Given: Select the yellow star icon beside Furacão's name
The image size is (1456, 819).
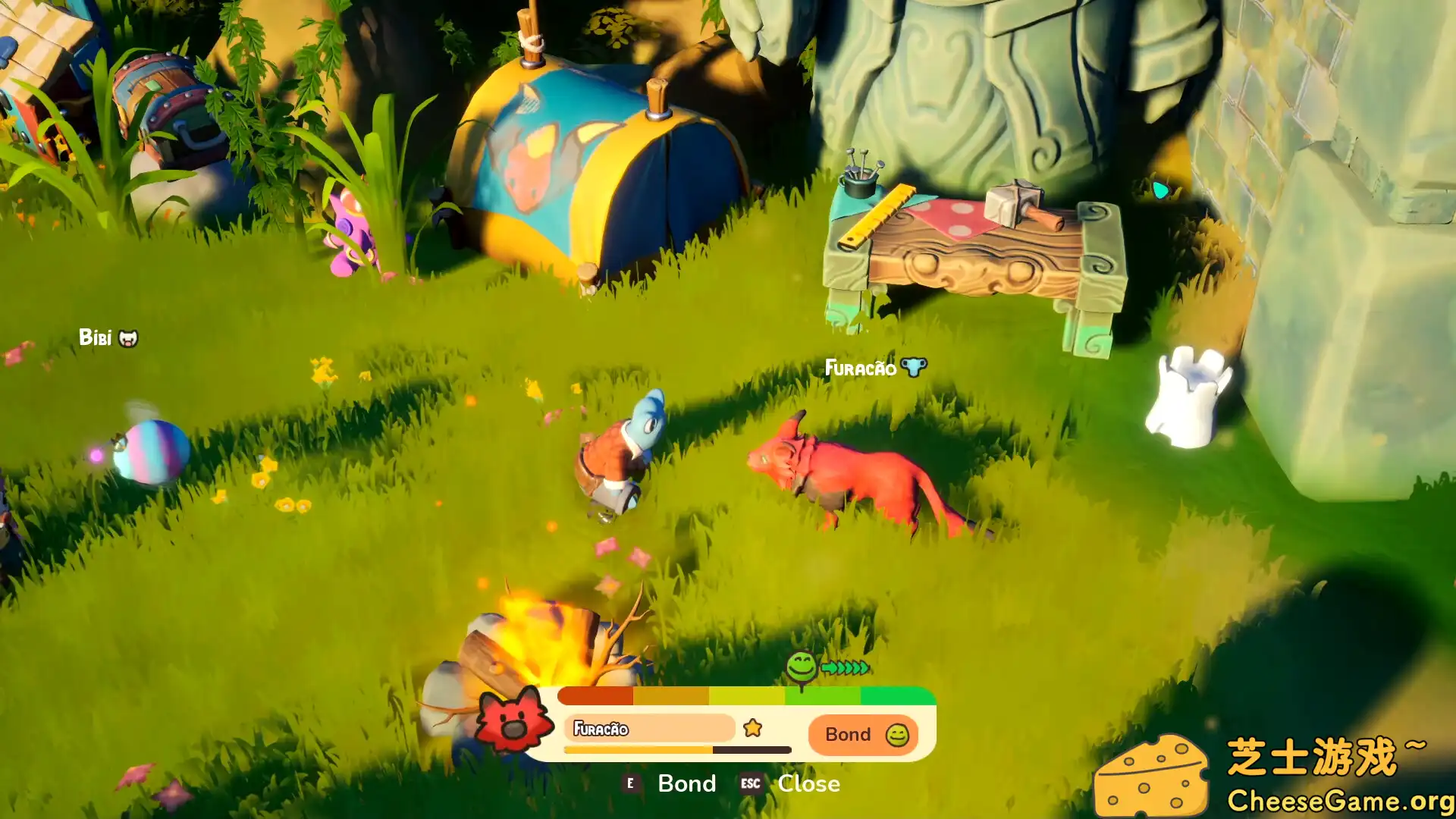Looking at the screenshot, I should [752, 726].
